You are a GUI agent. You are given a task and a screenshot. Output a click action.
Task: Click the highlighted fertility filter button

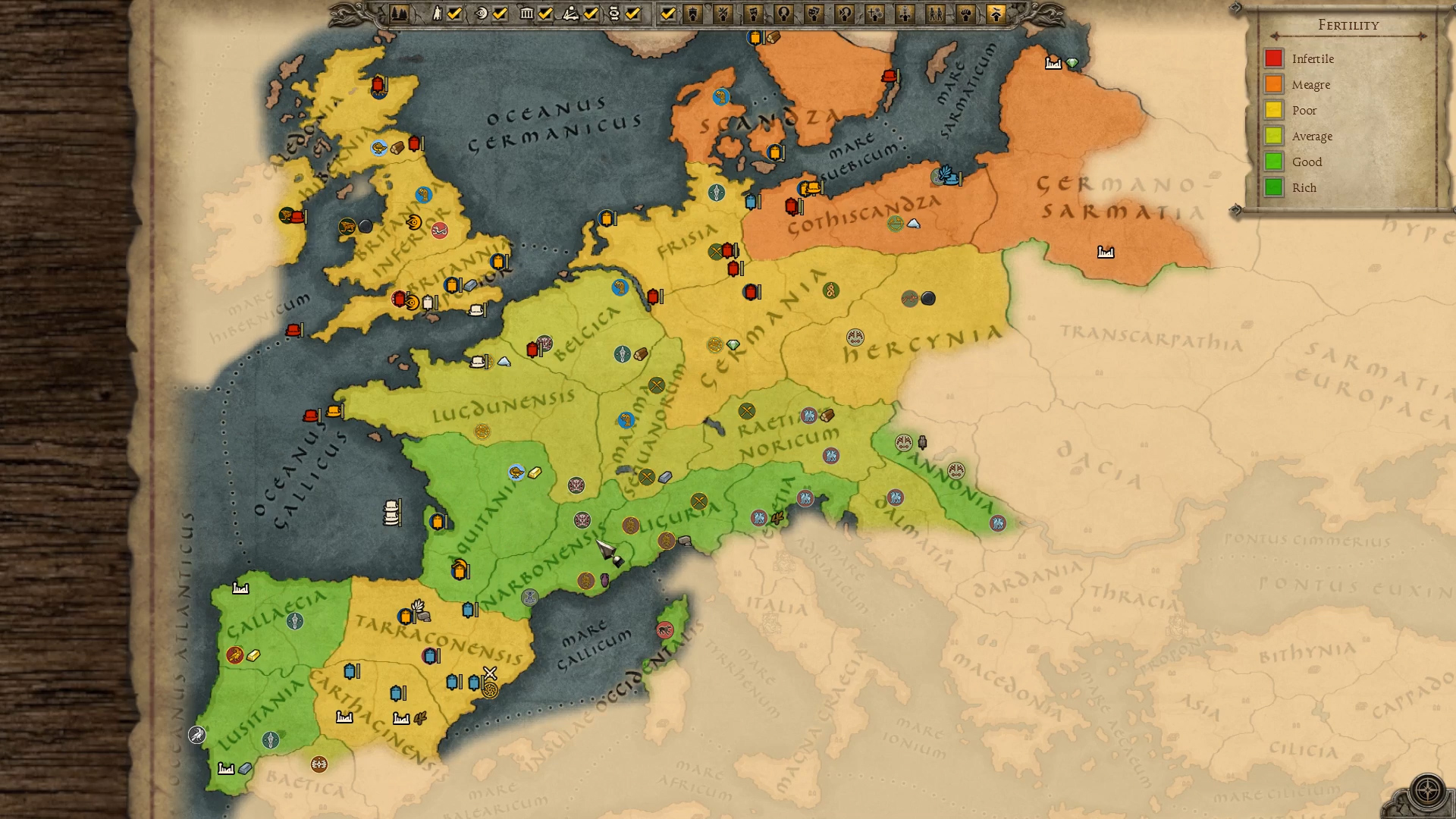(996, 14)
